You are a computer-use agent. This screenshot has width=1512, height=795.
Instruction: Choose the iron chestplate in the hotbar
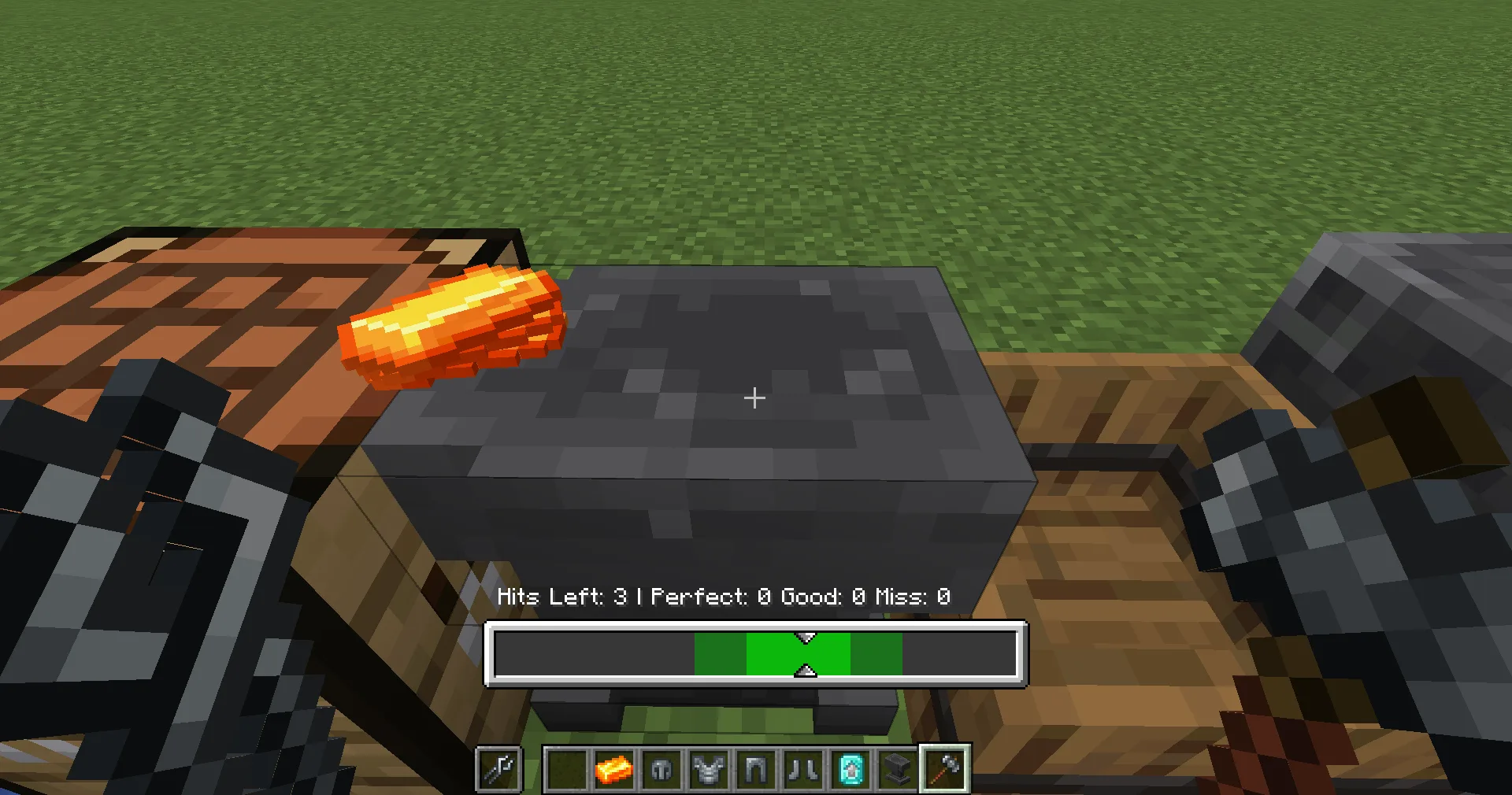click(x=708, y=769)
